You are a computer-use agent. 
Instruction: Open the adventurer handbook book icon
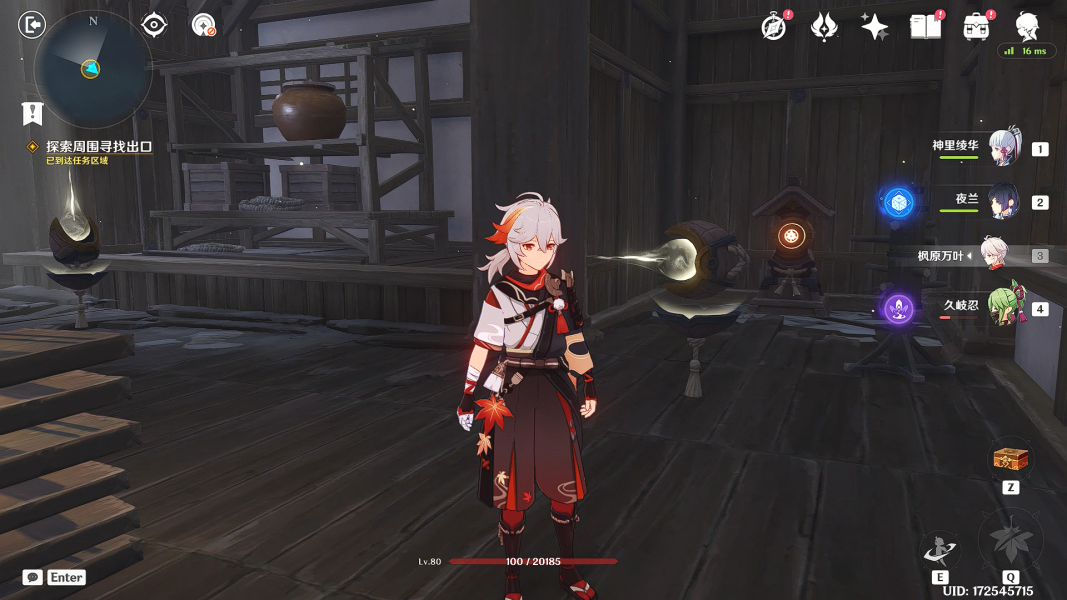[x=925, y=27]
